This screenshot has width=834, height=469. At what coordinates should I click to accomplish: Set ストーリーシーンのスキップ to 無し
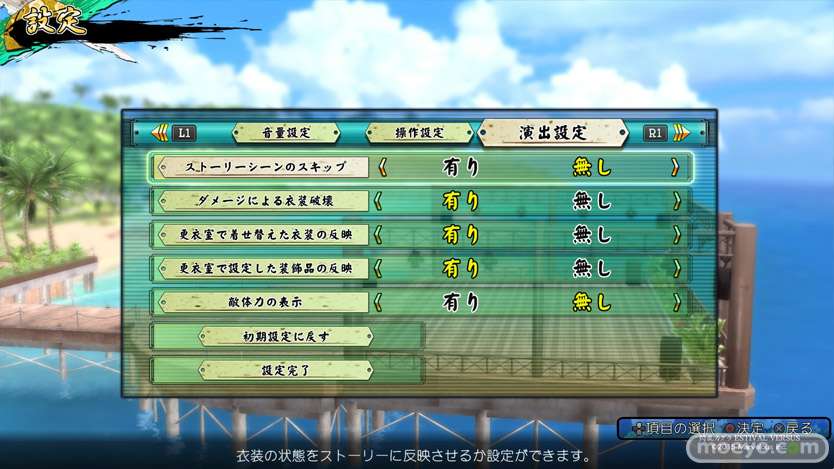coord(591,167)
